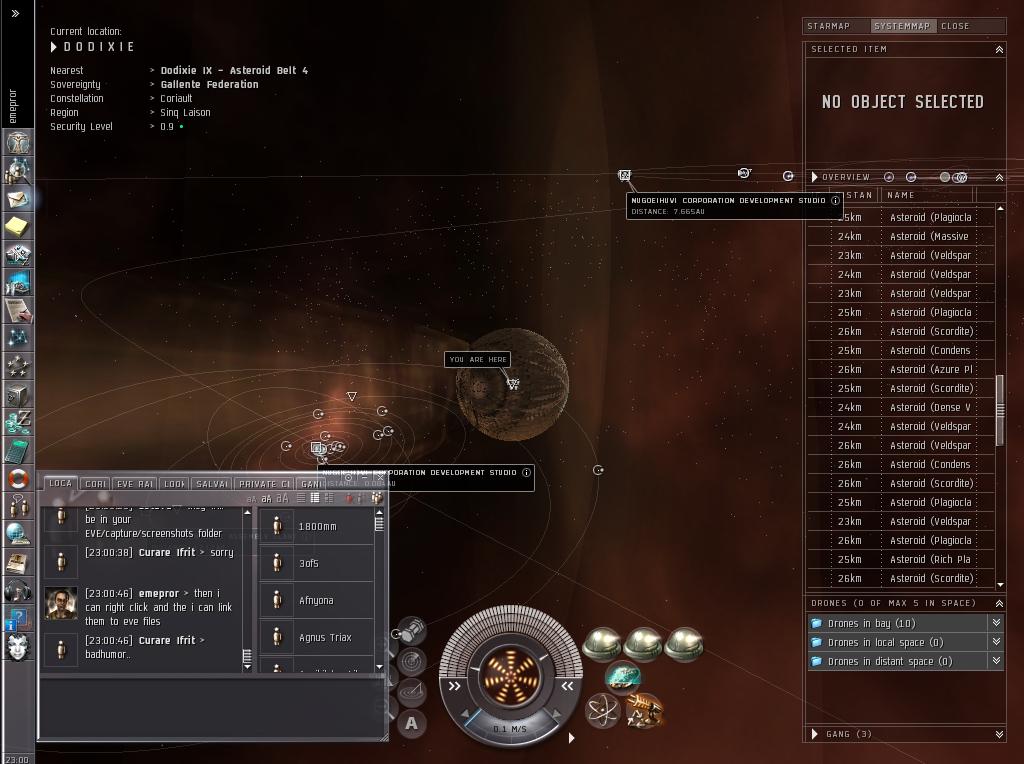
Task: Select pilot Afnyona in the member list
Action: coord(316,600)
